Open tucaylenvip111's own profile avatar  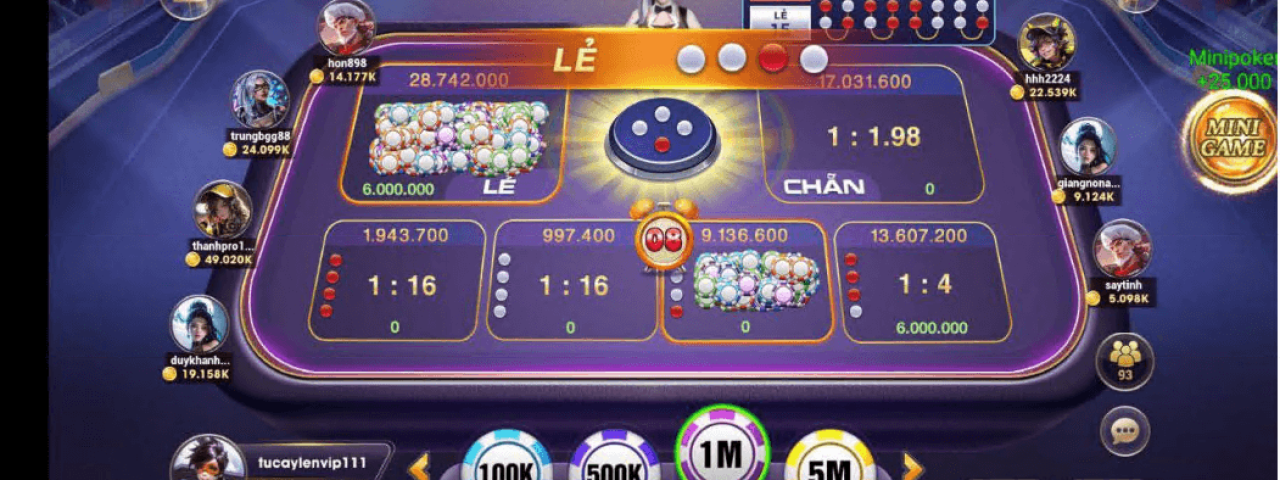pos(208,460)
